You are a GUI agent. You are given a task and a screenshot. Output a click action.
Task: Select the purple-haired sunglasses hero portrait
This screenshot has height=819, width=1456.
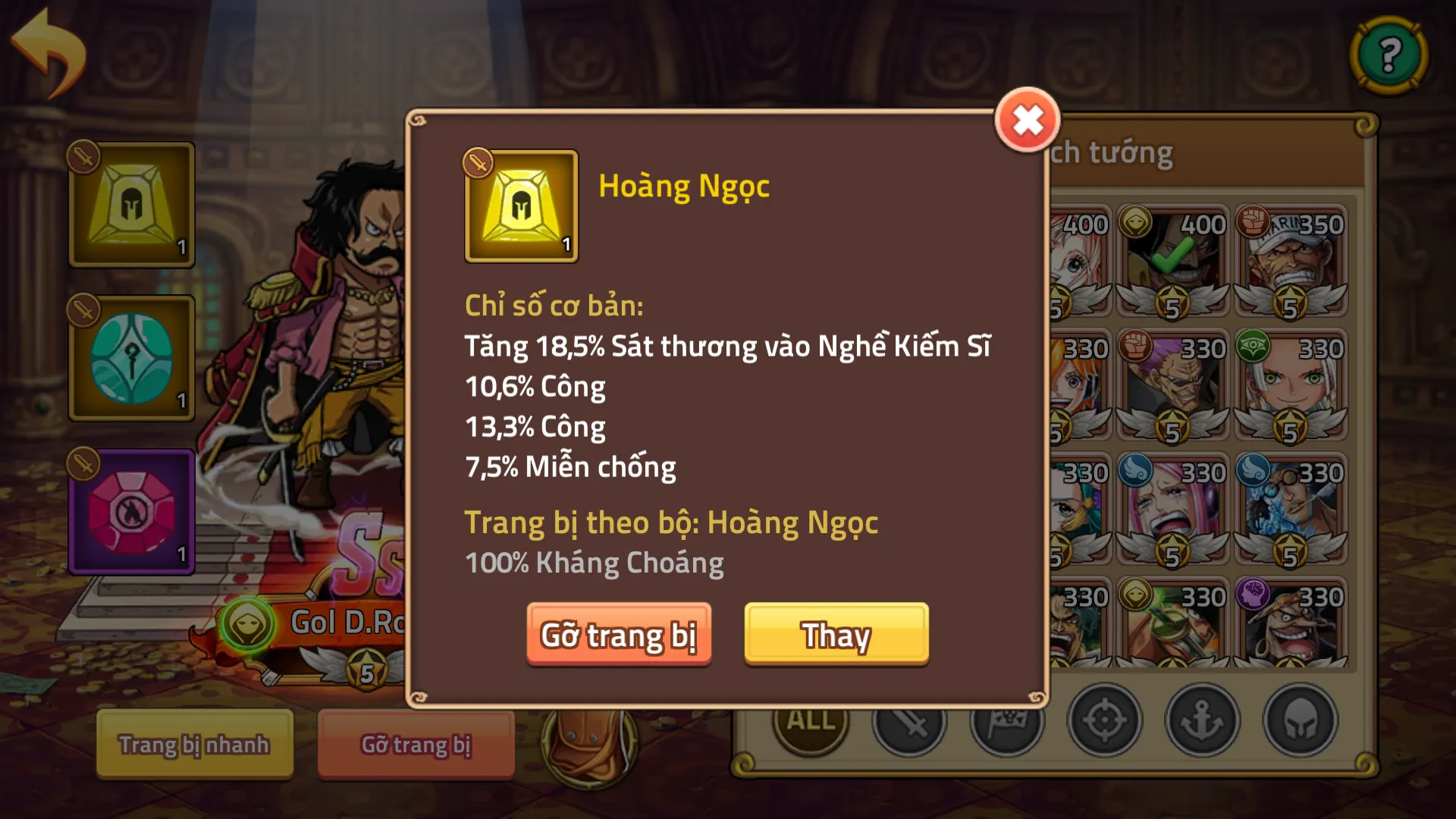coord(1172,384)
